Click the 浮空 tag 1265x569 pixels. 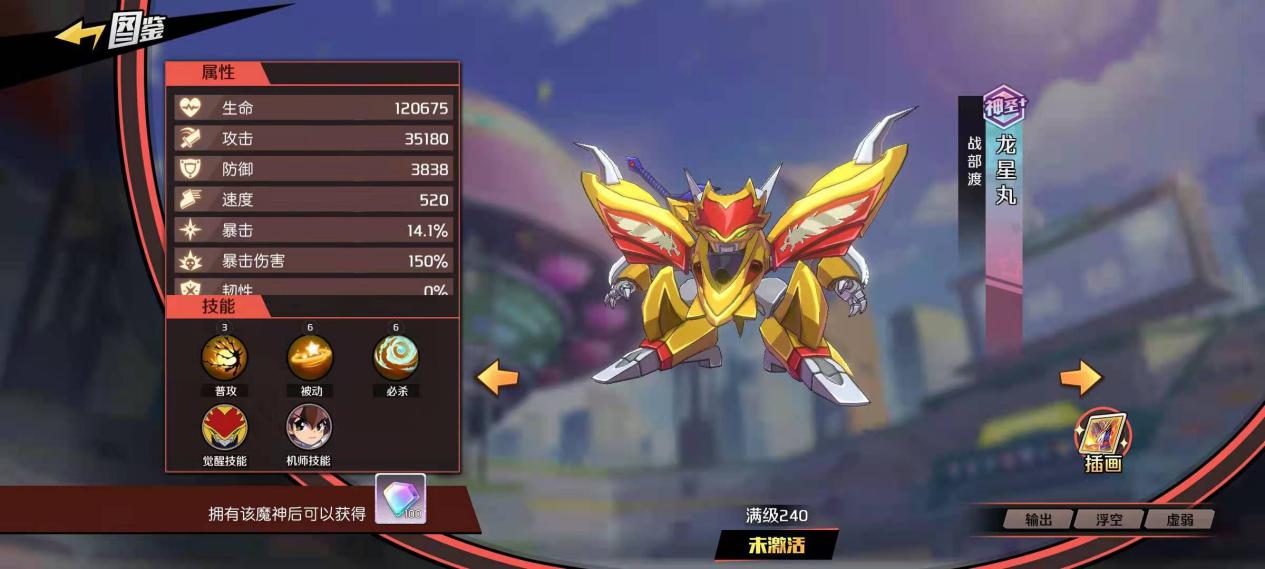tap(1109, 520)
